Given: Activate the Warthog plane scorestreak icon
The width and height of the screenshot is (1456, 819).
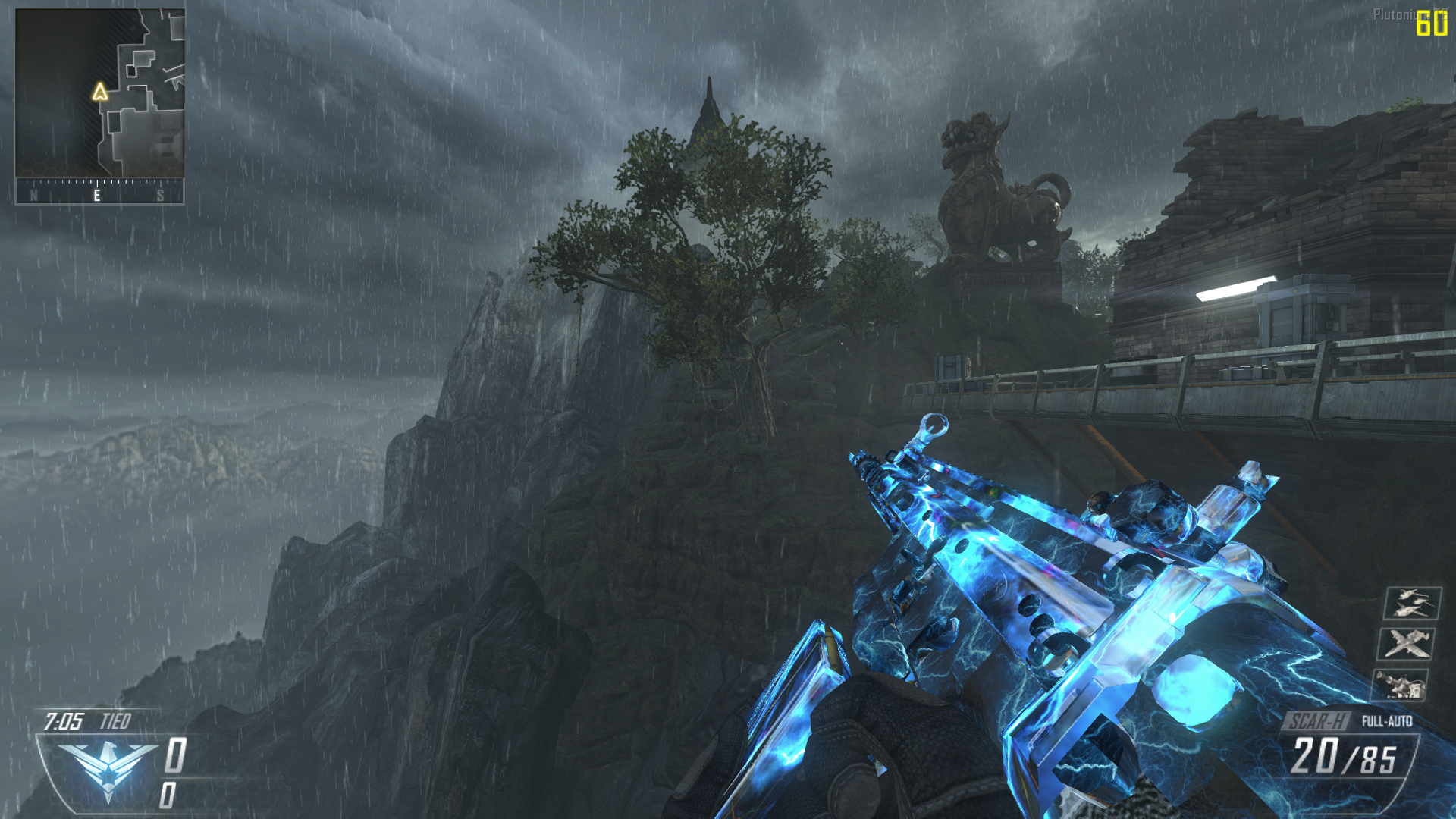Looking at the screenshot, I should click(x=1407, y=645).
